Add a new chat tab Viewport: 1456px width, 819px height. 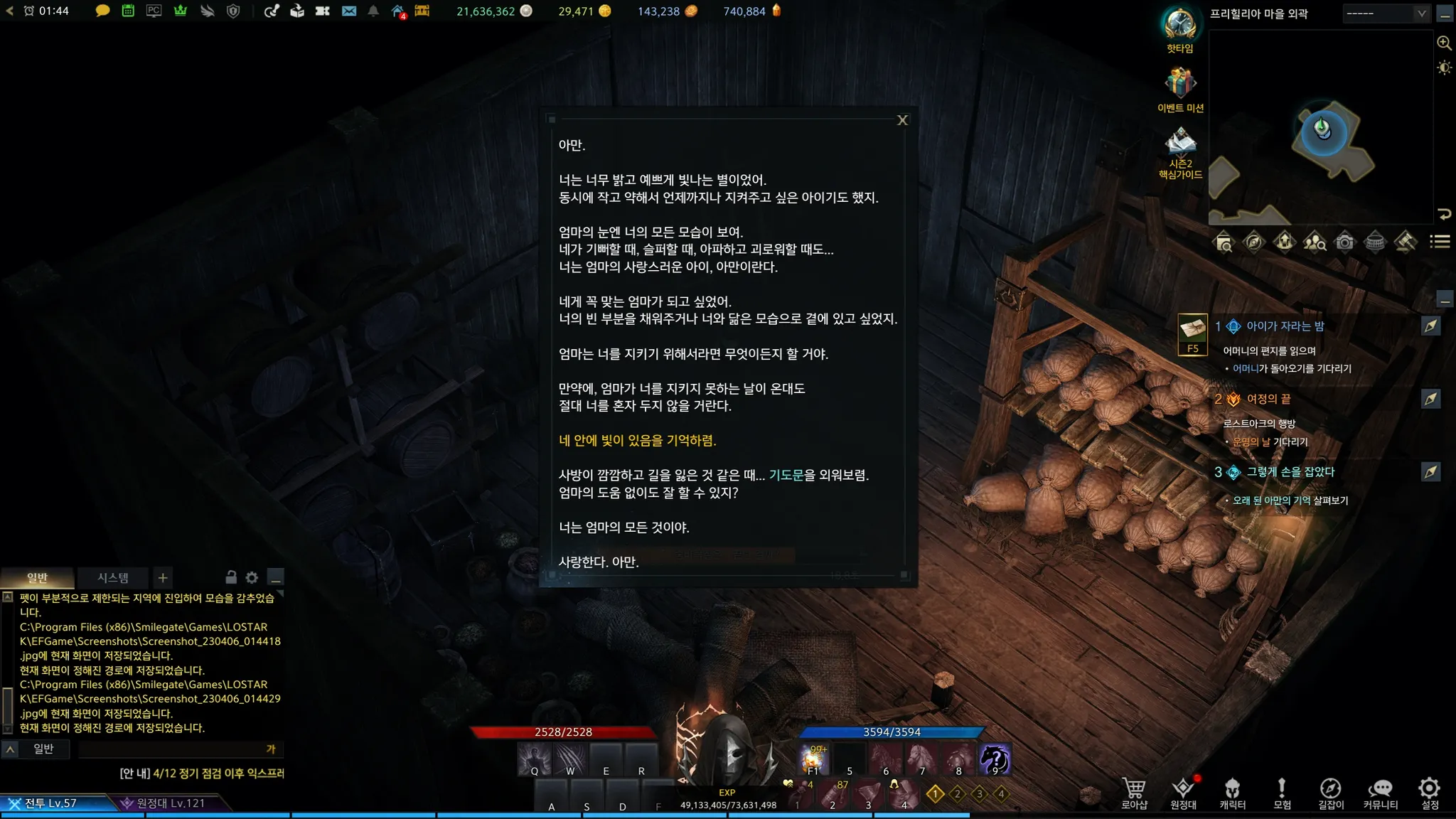[163, 578]
